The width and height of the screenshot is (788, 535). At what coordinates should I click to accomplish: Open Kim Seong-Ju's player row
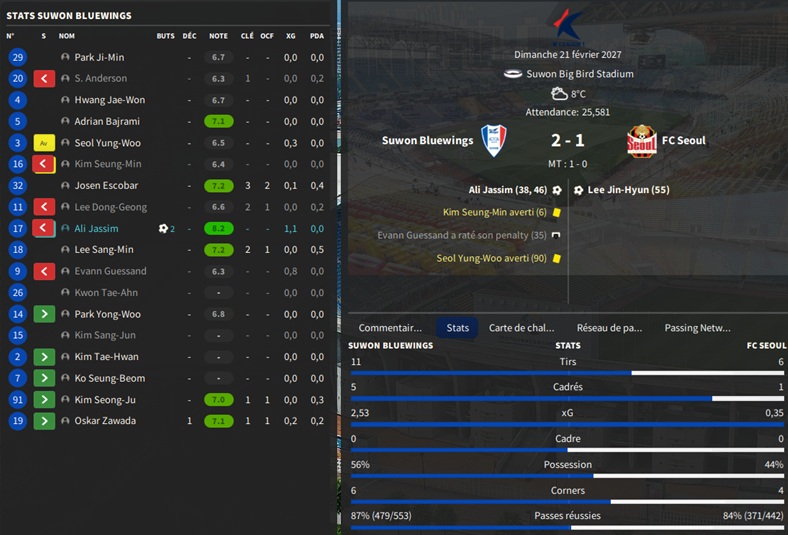(105, 400)
